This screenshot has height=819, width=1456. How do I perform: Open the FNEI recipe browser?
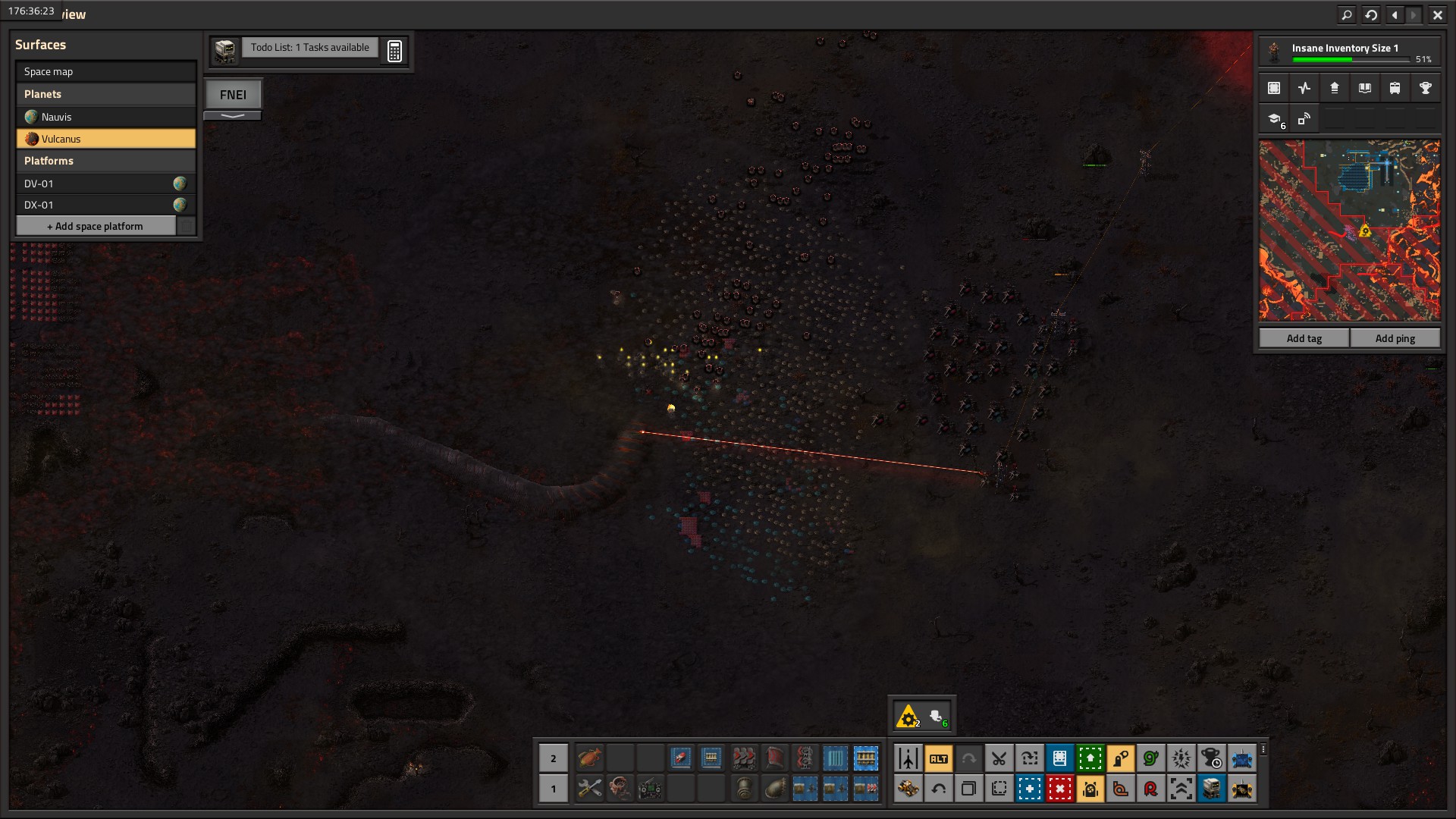coord(233,95)
